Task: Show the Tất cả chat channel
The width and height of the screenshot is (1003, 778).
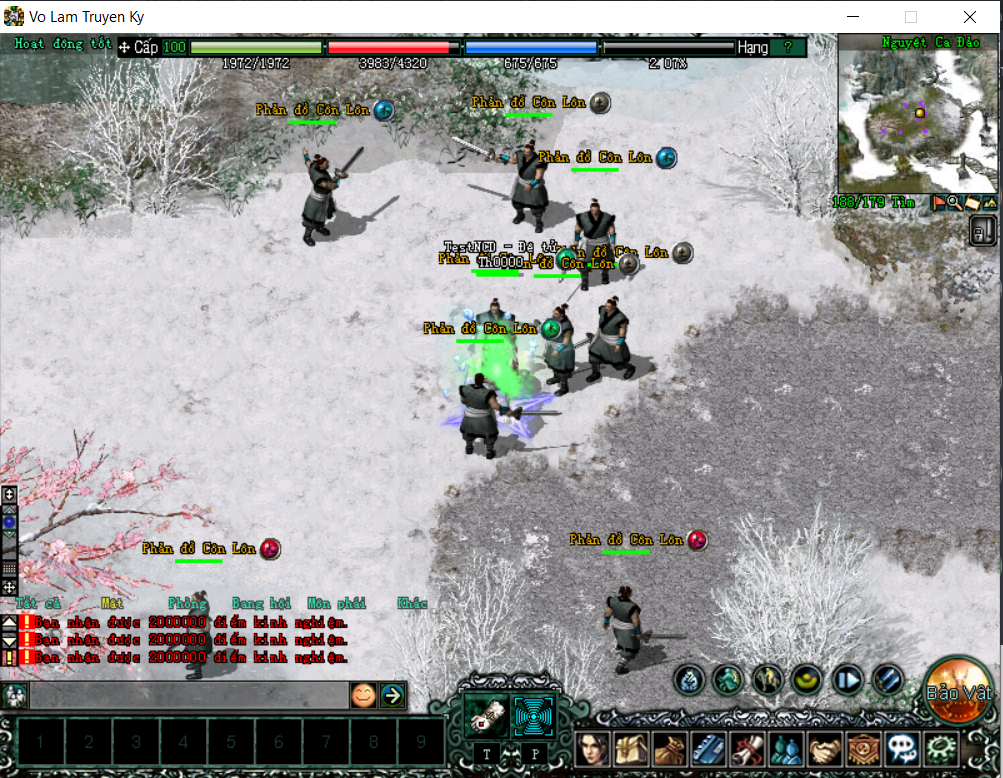Action: coord(38,604)
